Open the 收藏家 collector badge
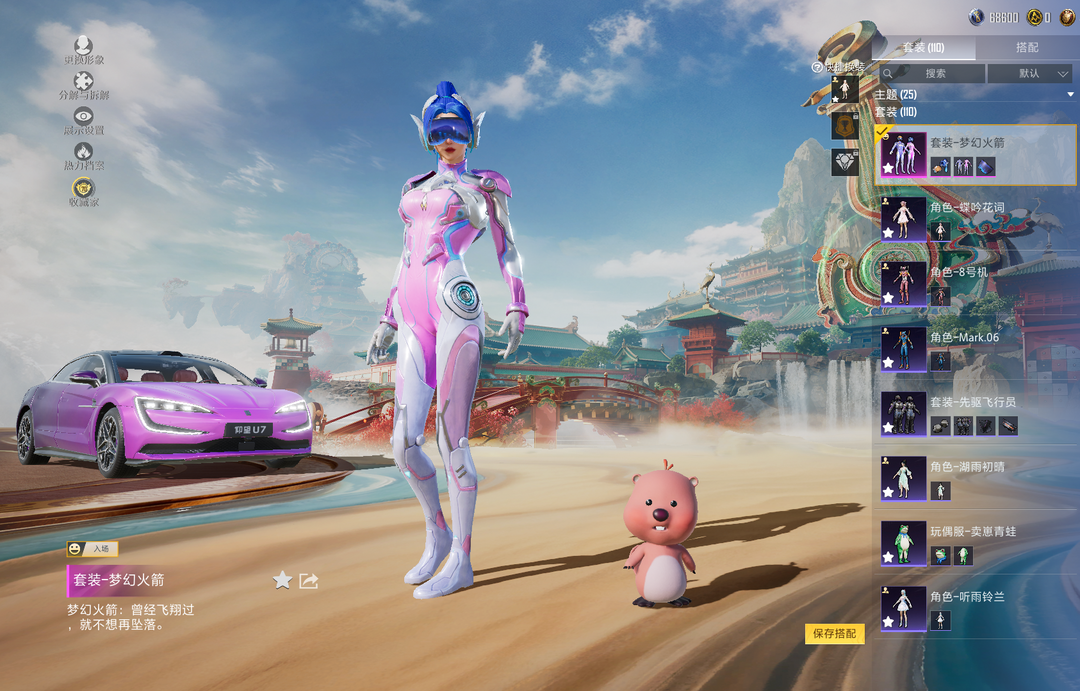 point(83,190)
